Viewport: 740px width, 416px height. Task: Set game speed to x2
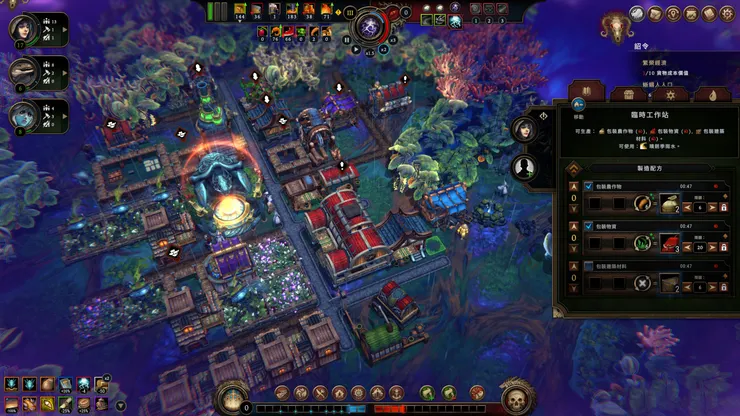(x=382, y=48)
